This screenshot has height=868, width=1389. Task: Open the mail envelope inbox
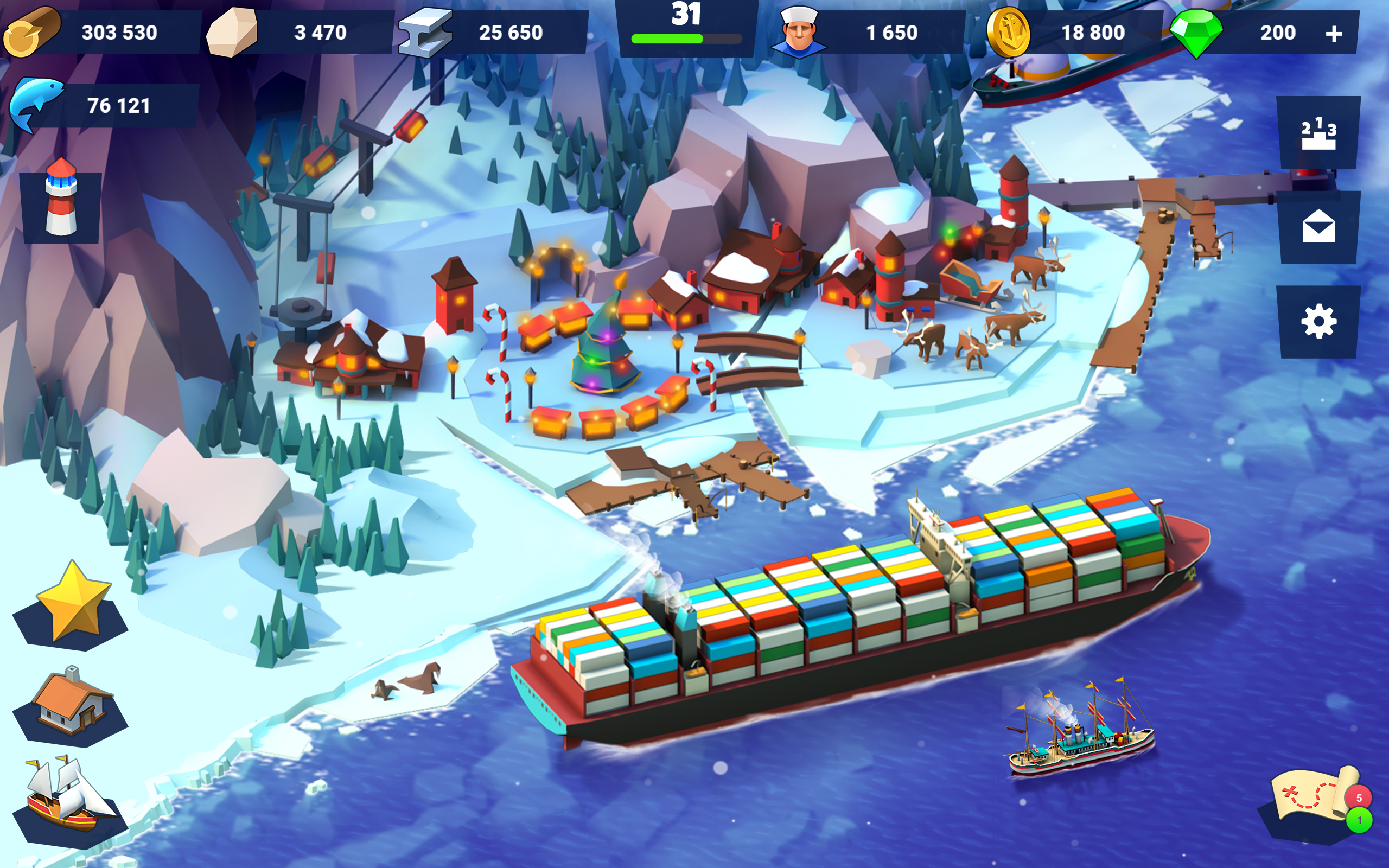1318,227
